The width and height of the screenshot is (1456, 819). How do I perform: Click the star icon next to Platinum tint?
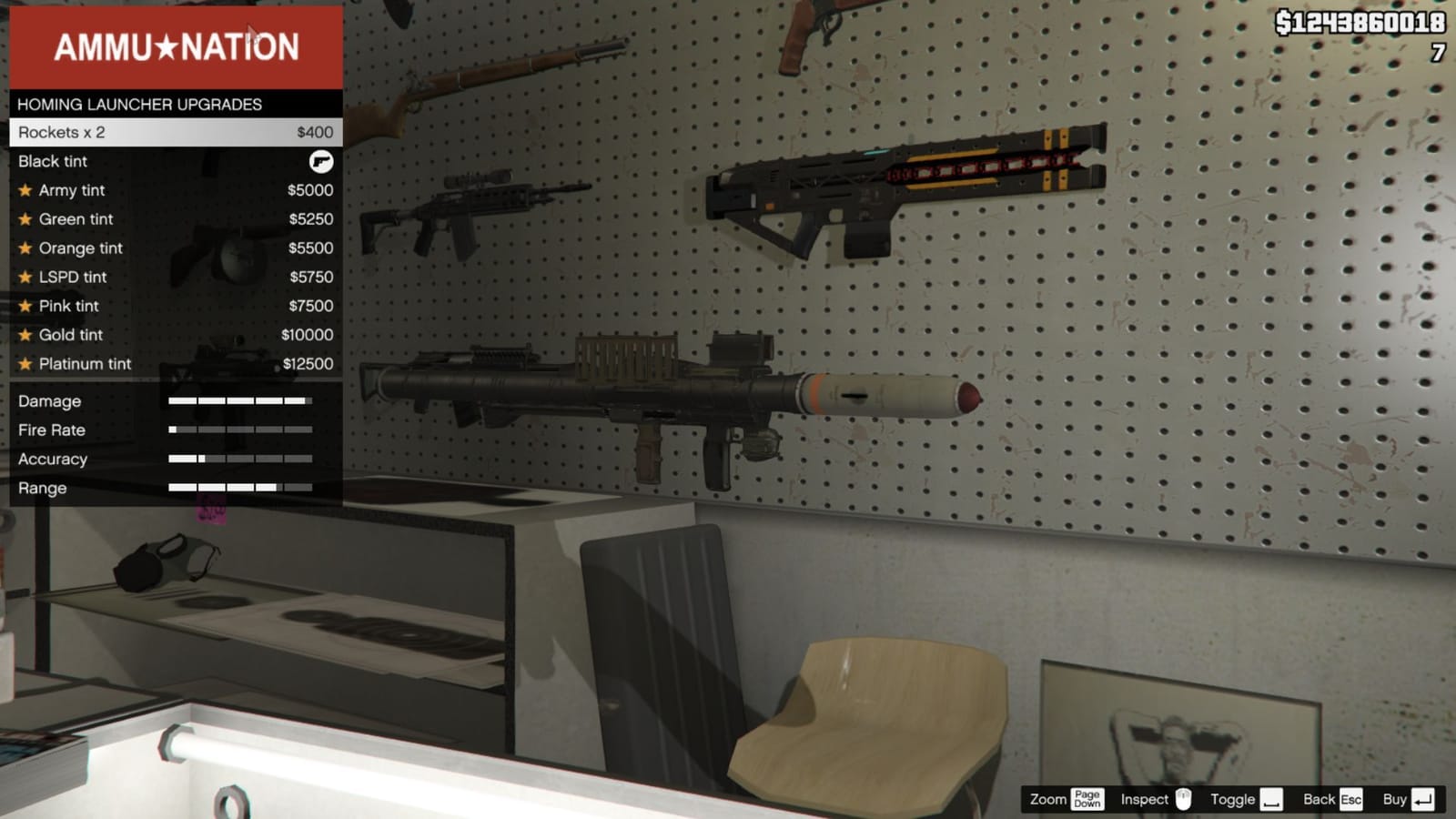click(x=25, y=363)
